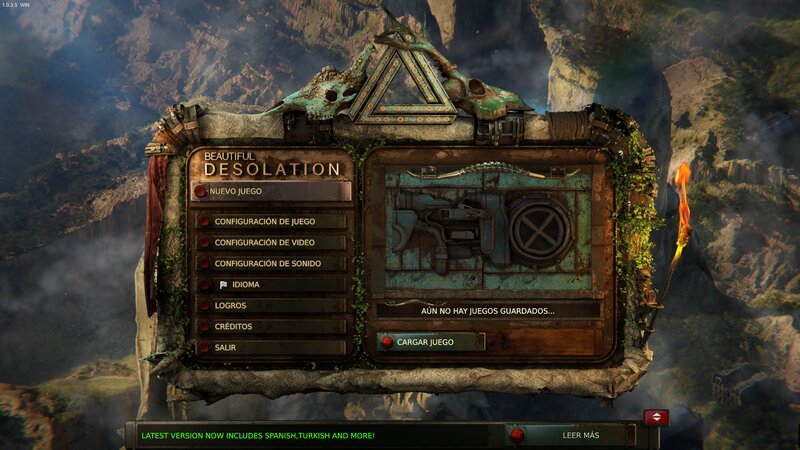Open Configuración de Video settings

click(x=271, y=243)
